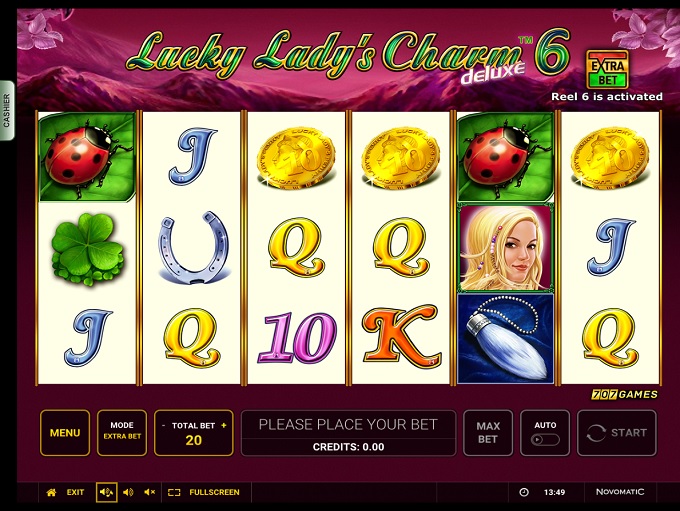Increase total bet with the plus sign

tap(224, 426)
